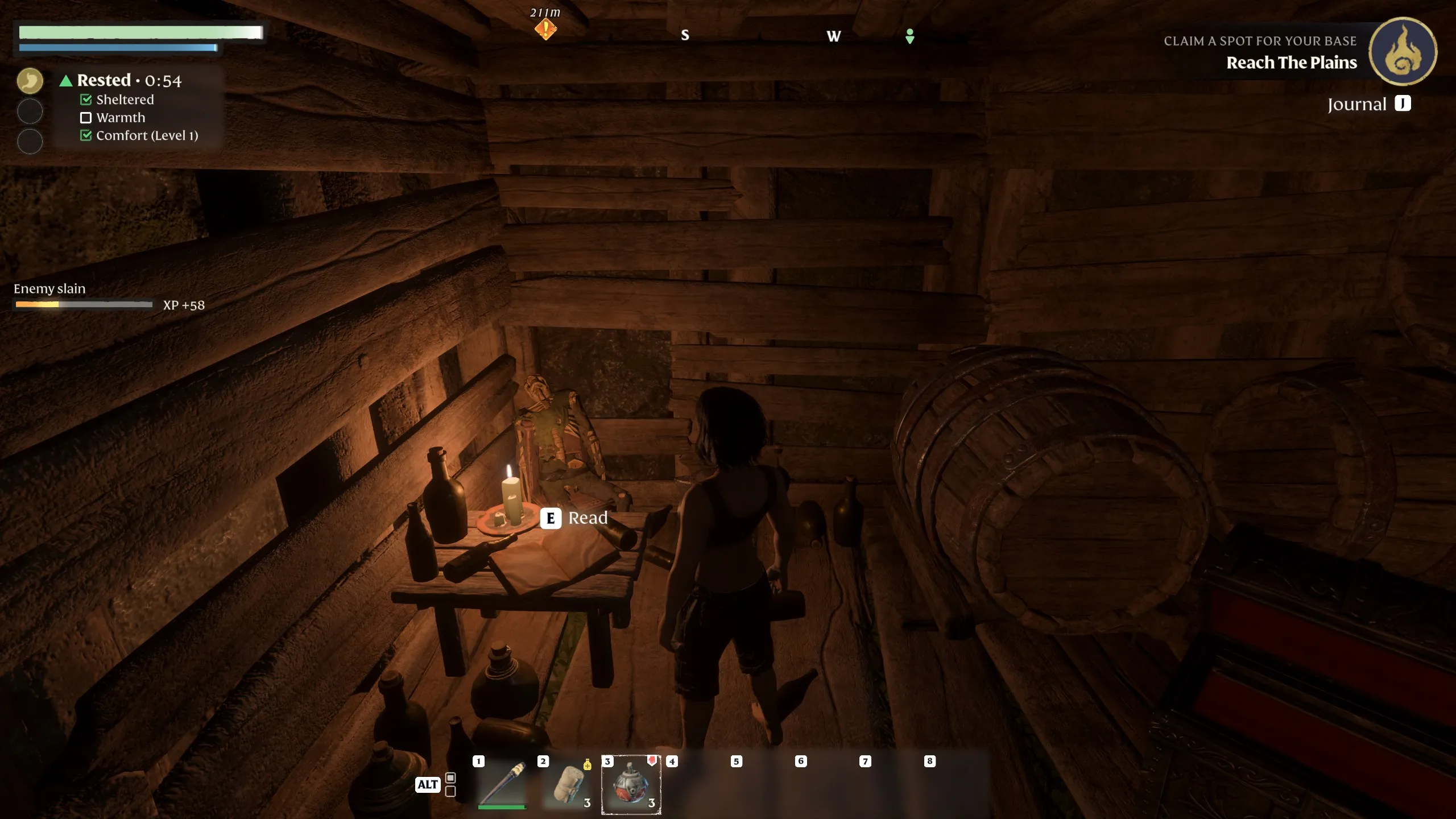Click the flame quest emblem icon
1456x819 pixels.
(x=1403, y=52)
